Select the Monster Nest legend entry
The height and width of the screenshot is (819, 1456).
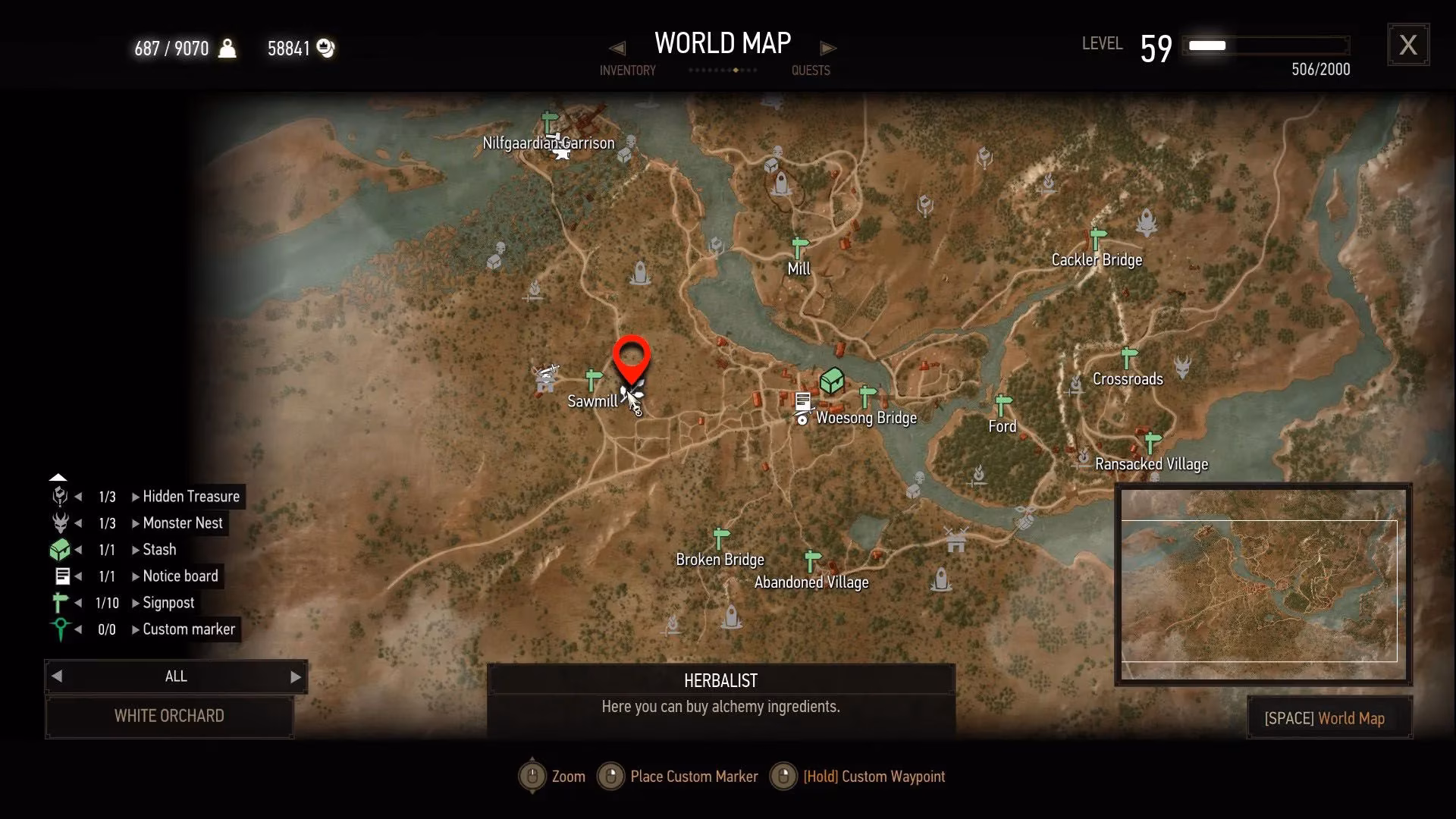click(182, 523)
